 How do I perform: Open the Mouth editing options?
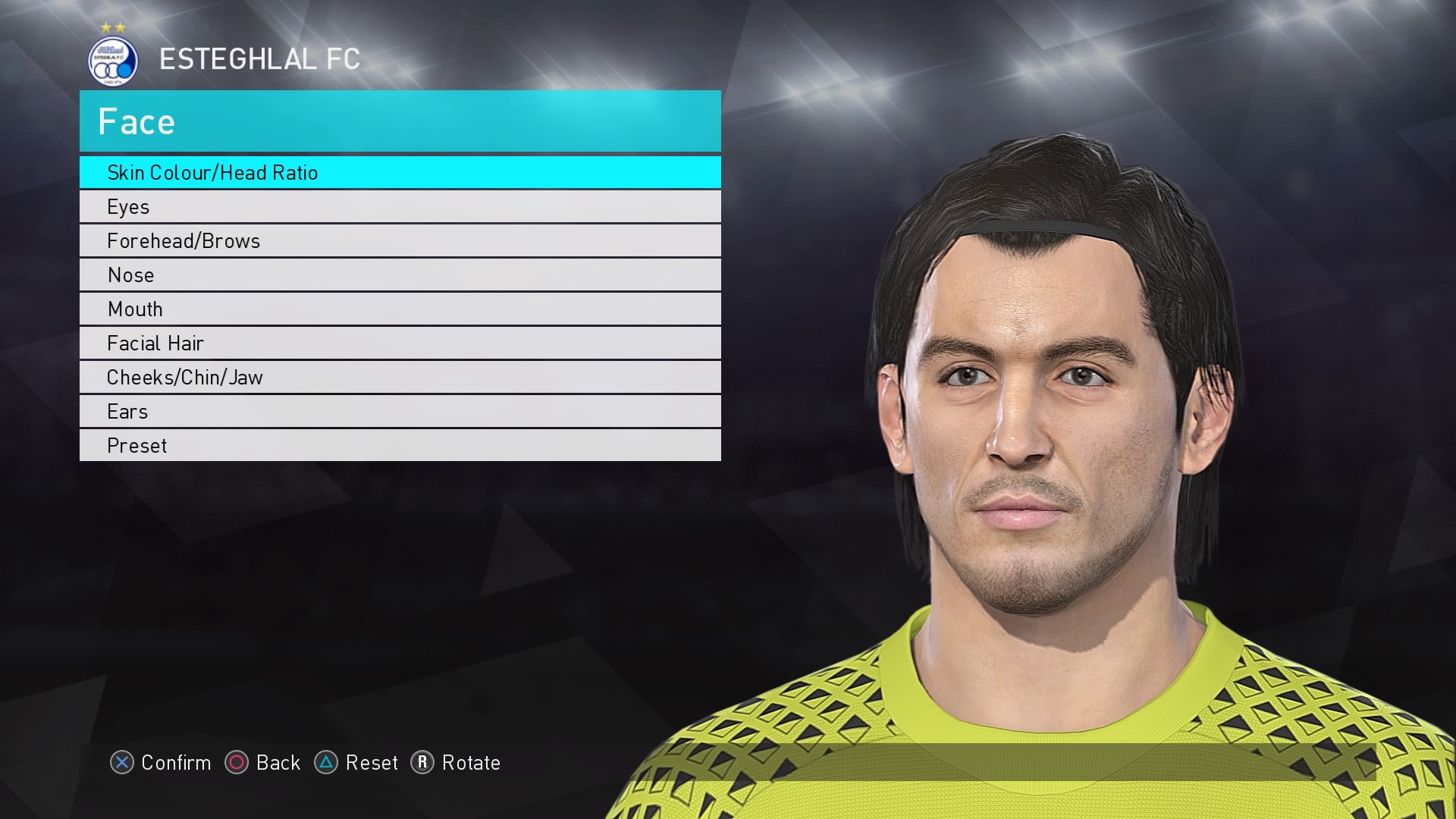click(x=400, y=309)
